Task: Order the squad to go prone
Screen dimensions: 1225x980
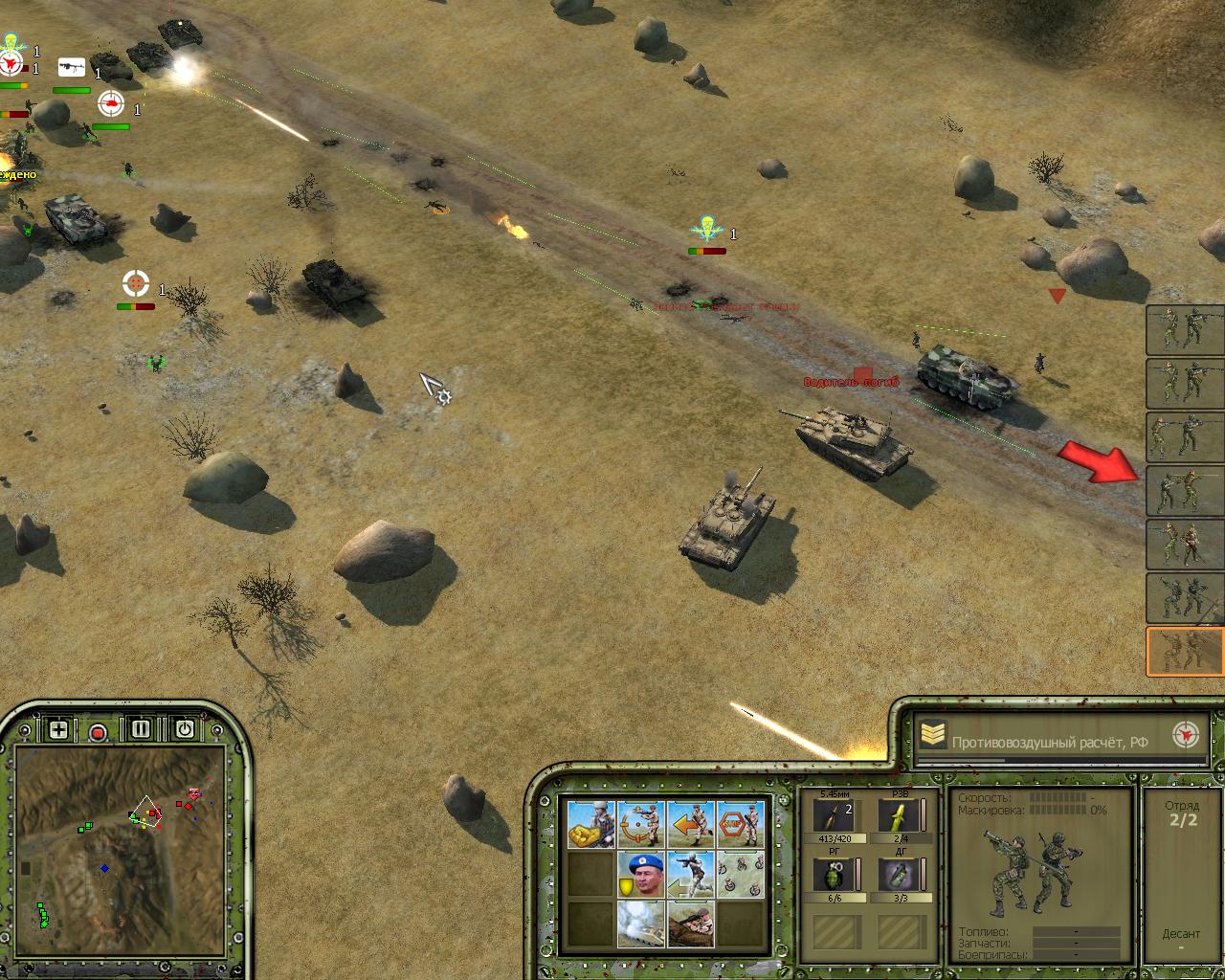Action: tap(690, 924)
